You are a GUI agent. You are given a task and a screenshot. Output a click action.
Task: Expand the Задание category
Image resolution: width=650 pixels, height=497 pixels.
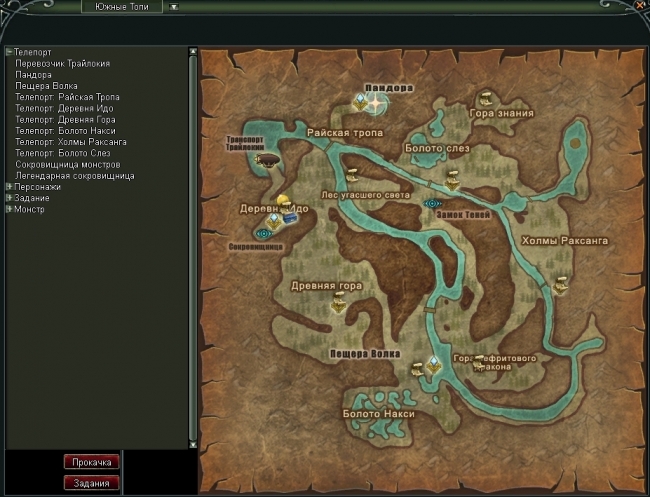9,198
